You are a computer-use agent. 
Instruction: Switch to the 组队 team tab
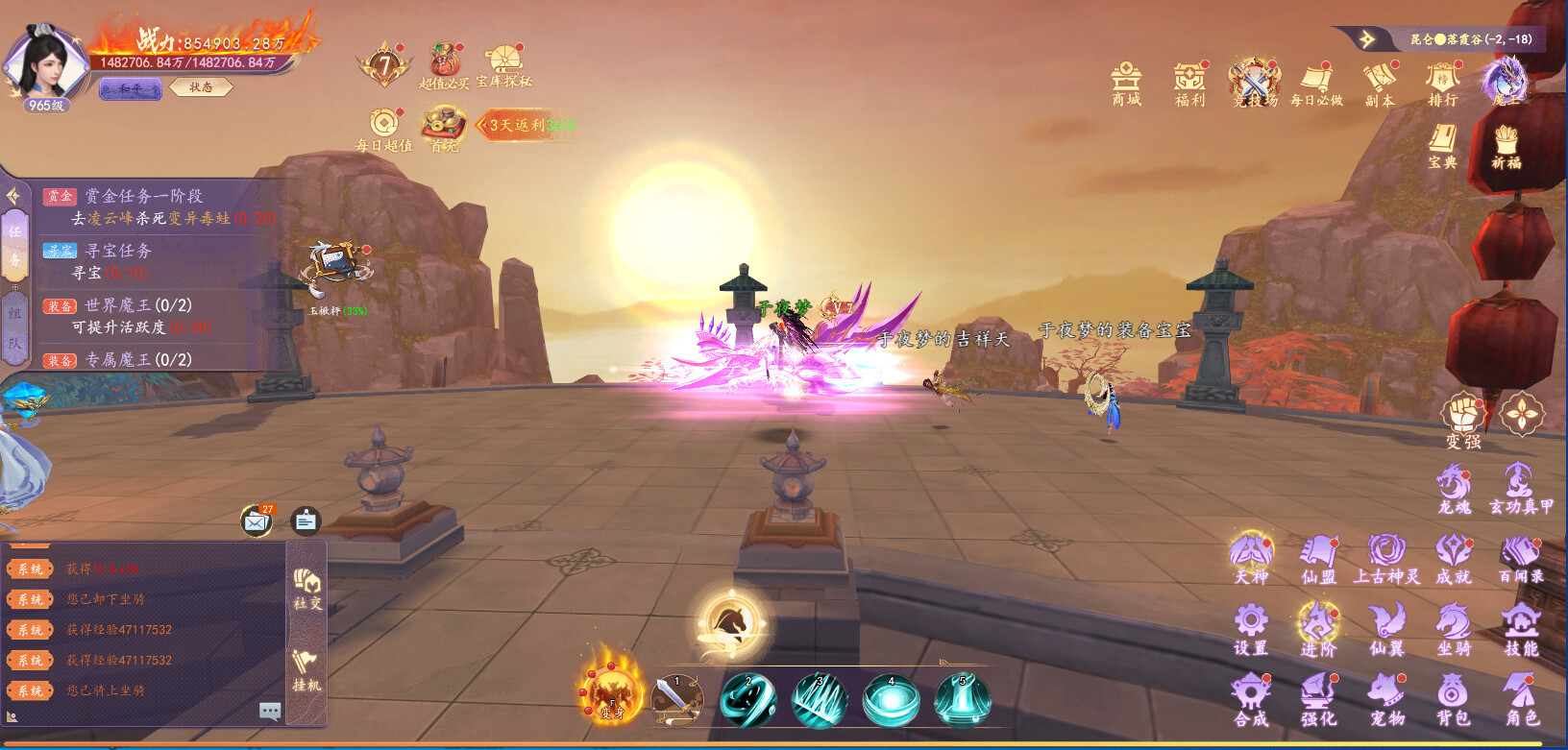(x=15, y=317)
